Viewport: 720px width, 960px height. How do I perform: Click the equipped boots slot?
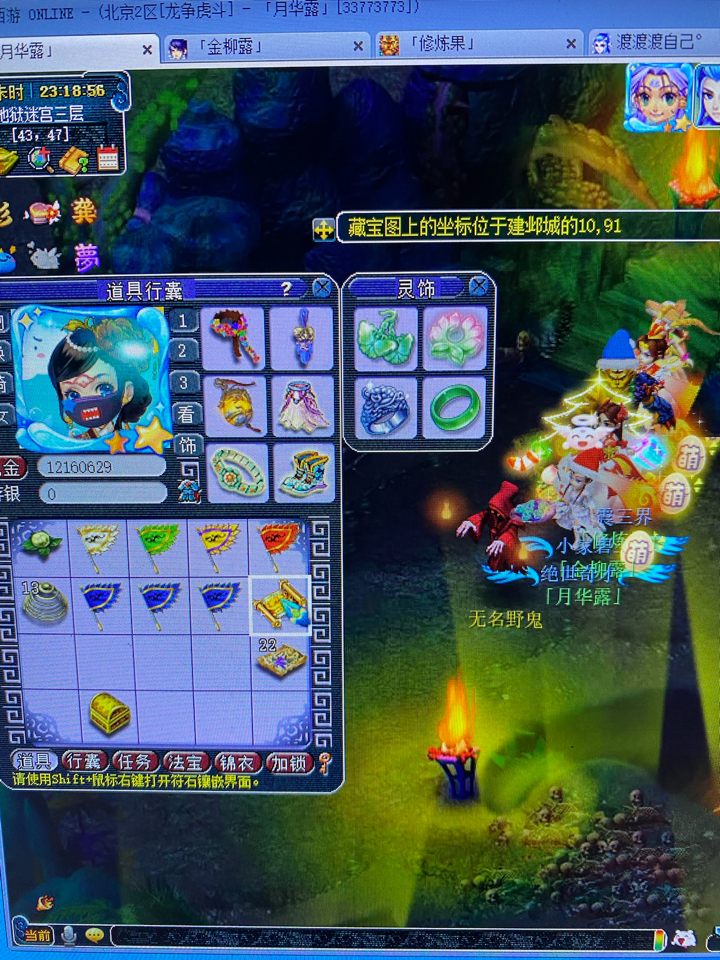click(x=302, y=474)
